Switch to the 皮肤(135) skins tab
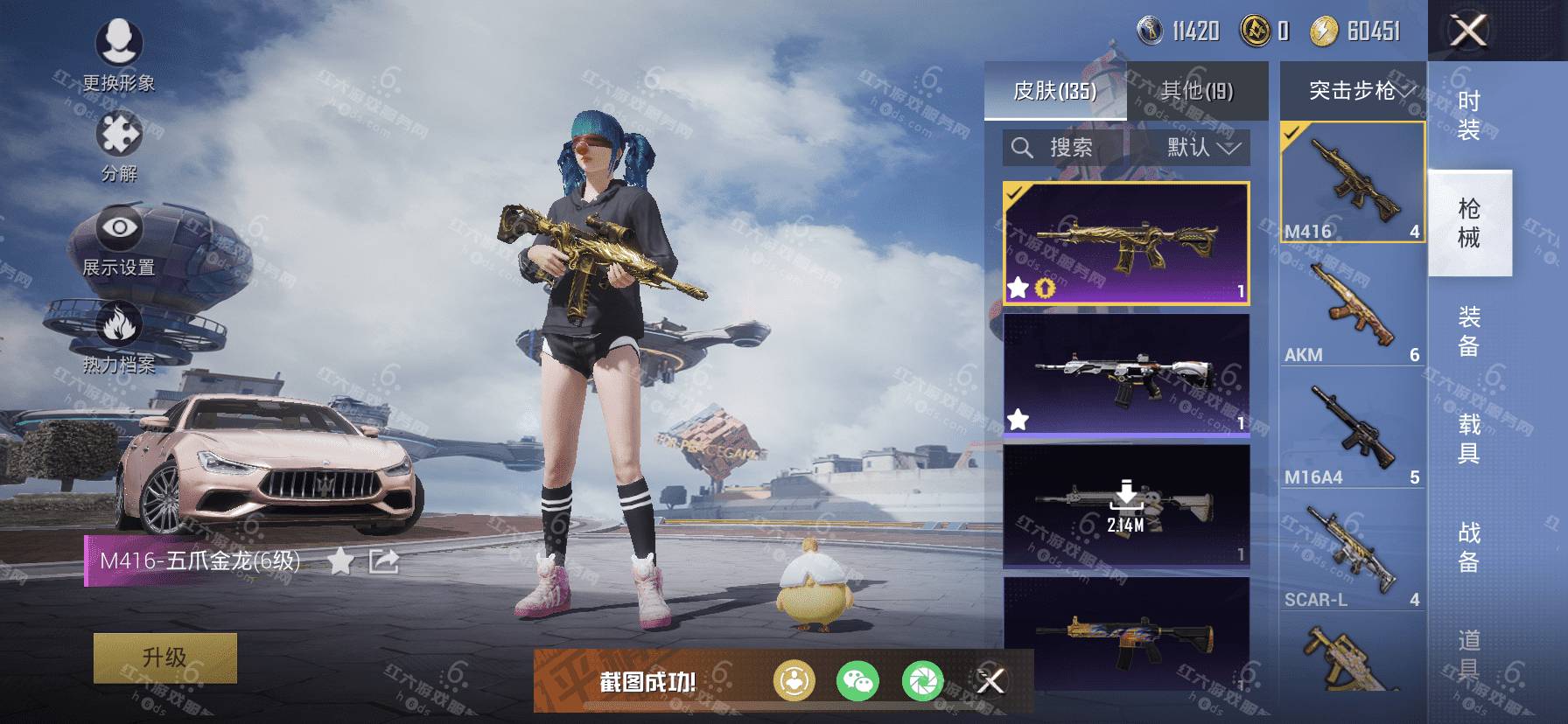 pyautogui.click(x=1054, y=91)
